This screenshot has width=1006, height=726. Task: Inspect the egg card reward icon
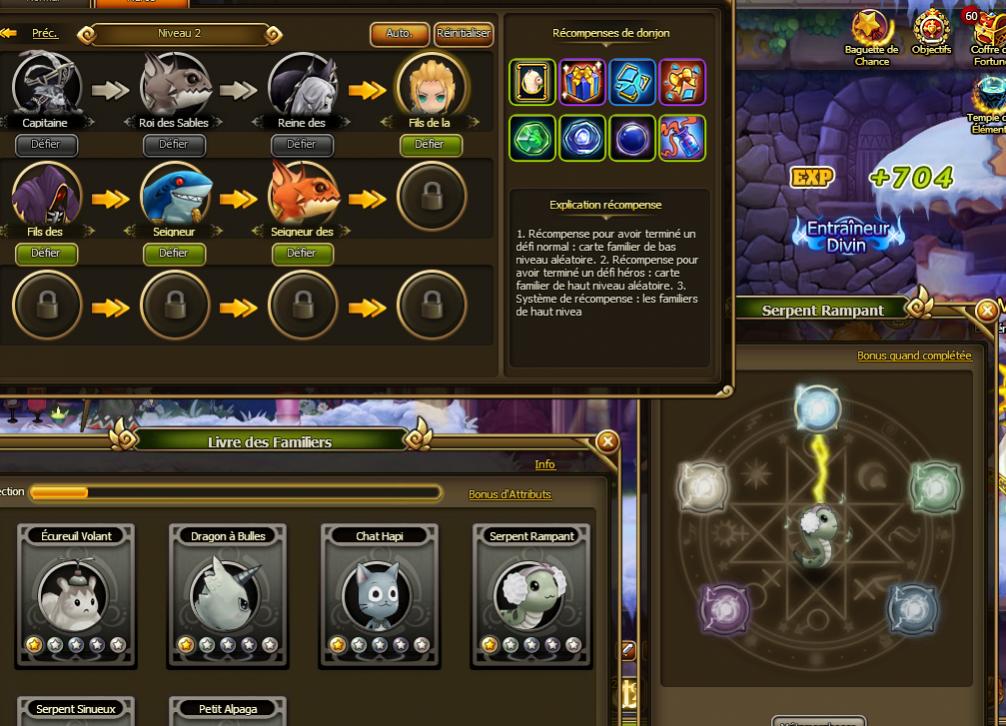(532, 82)
